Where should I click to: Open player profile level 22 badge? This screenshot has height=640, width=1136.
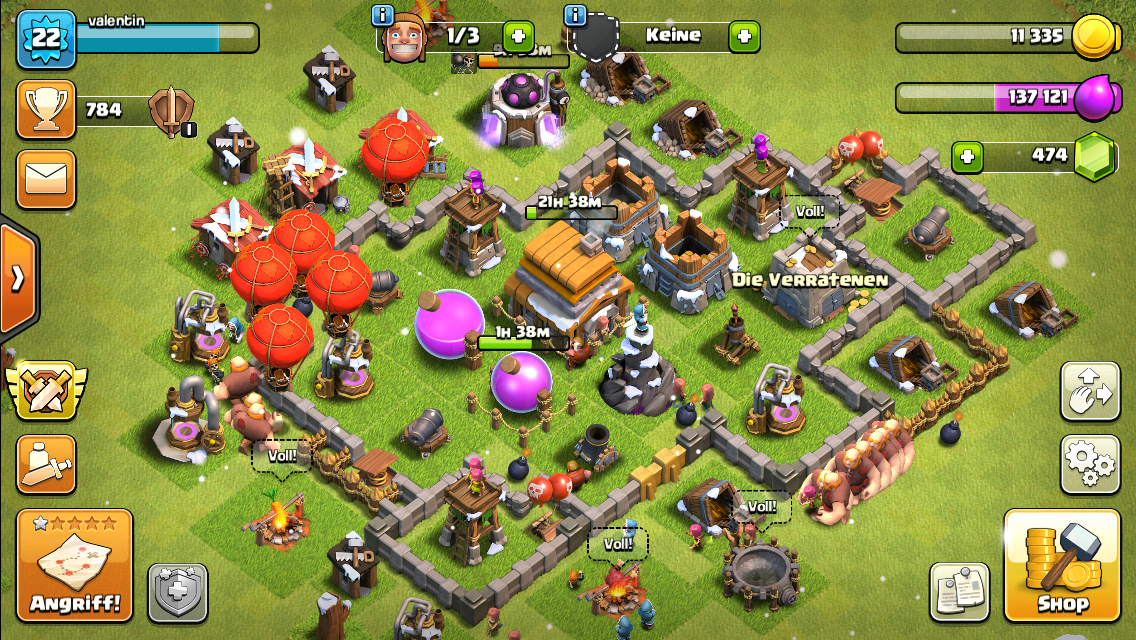coord(46,39)
